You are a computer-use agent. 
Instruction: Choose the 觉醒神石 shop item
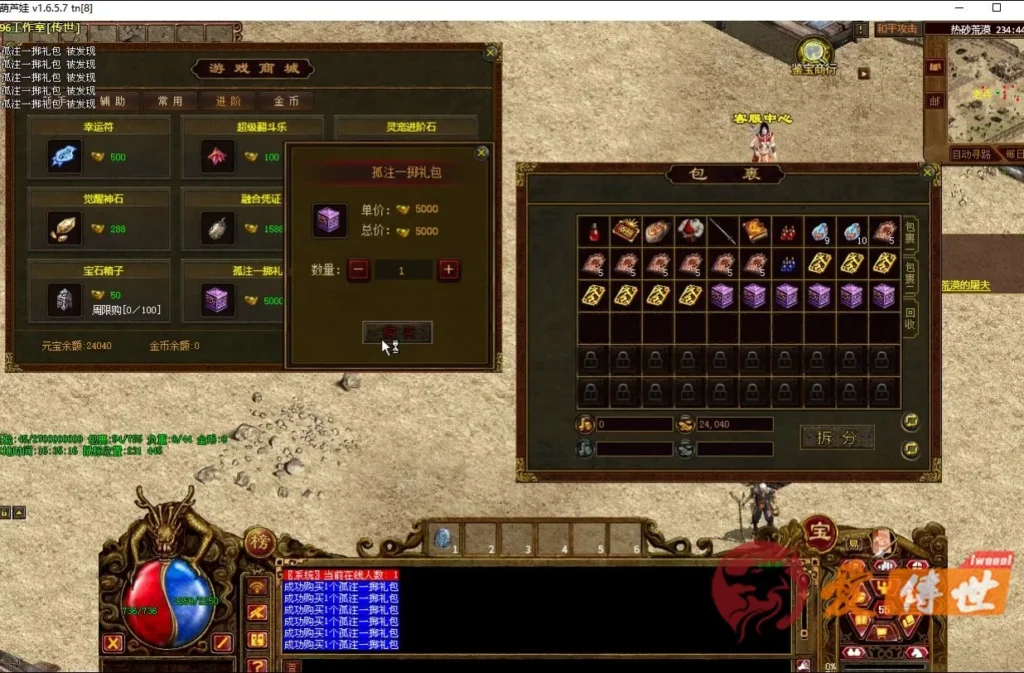[x=65, y=228]
